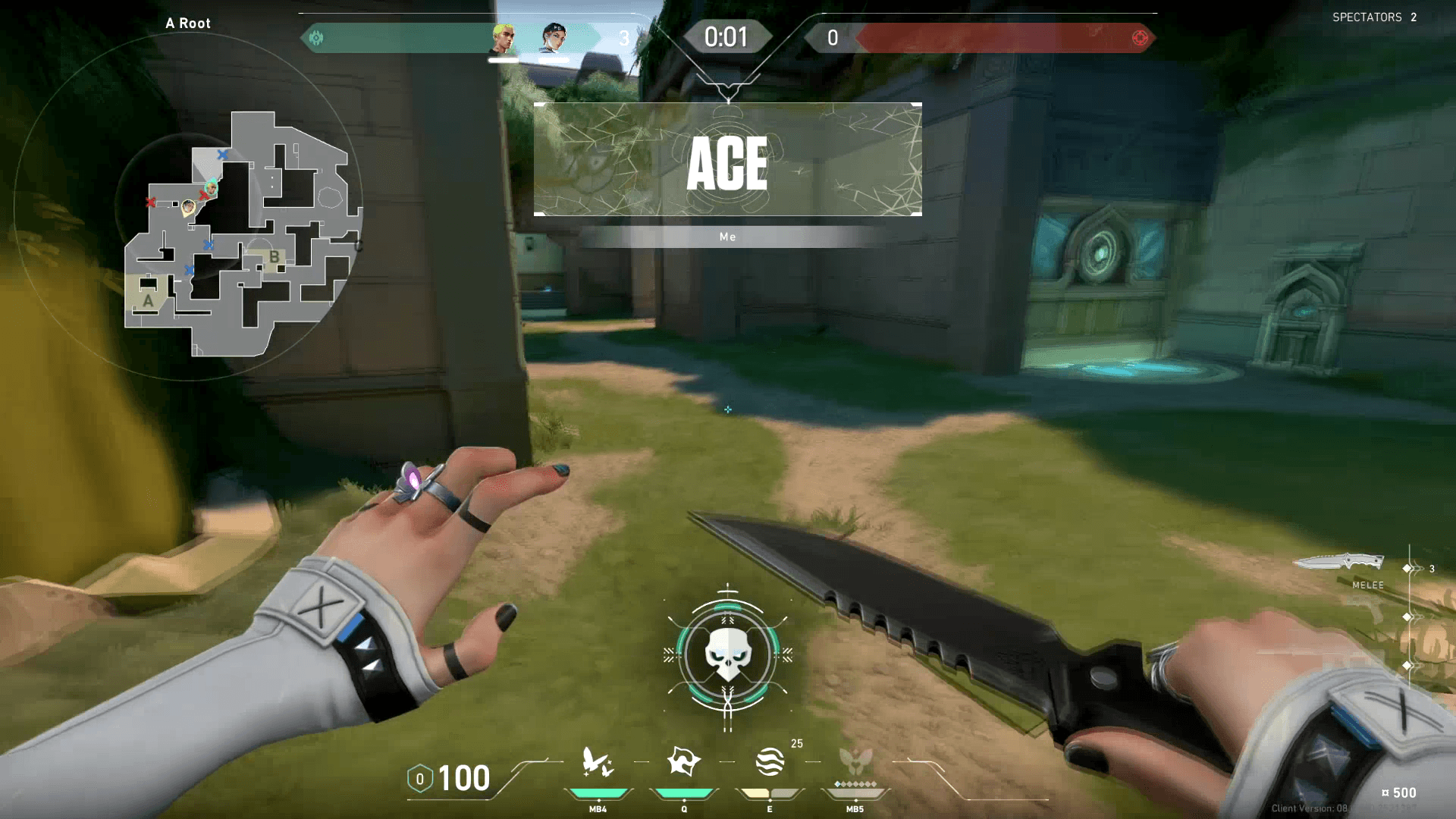The image size is (1456, 819).
Task: Select the ability icon labeled MB4
Action: pos(598,762)
